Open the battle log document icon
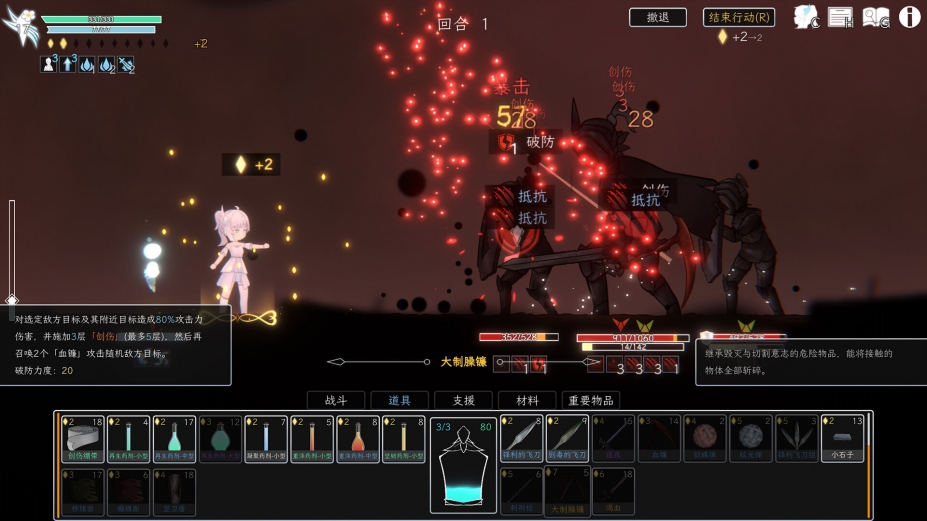Image resolution: width=927 pixels, height=521 pixels. 840,17
